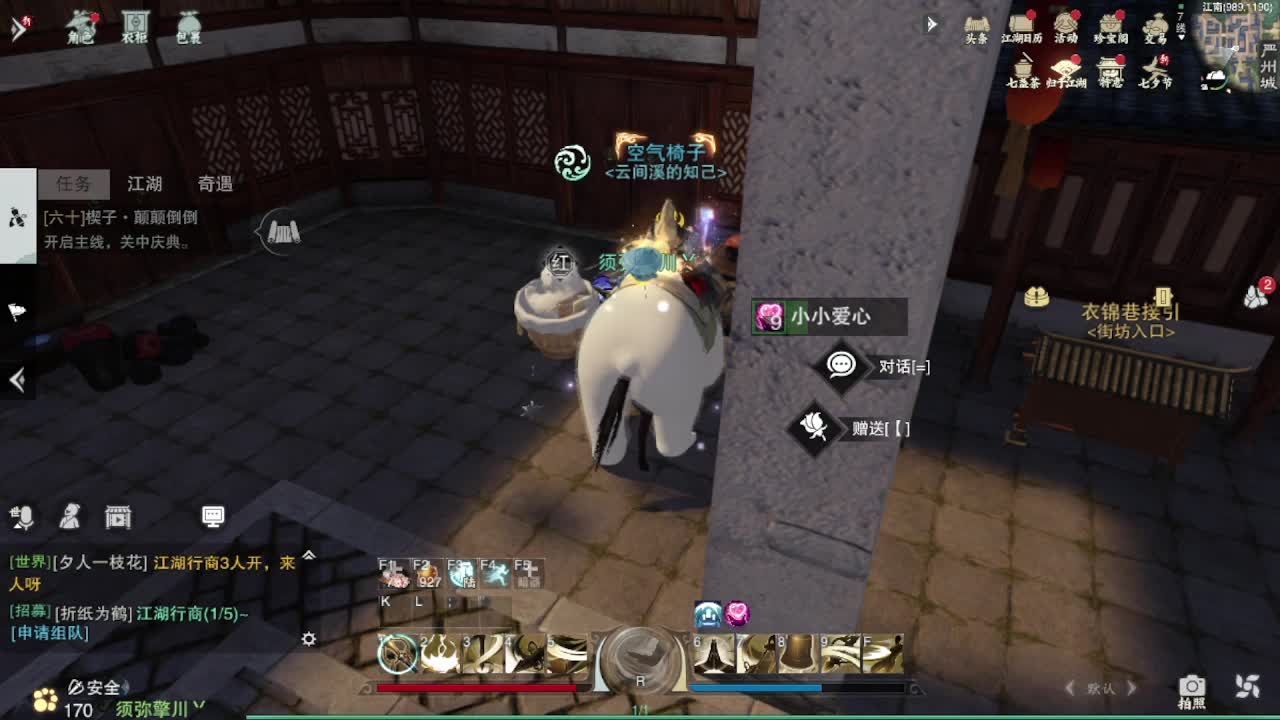Click the 对话 talk option
This screenshot has height=720, width=1280.
(880, 366)
